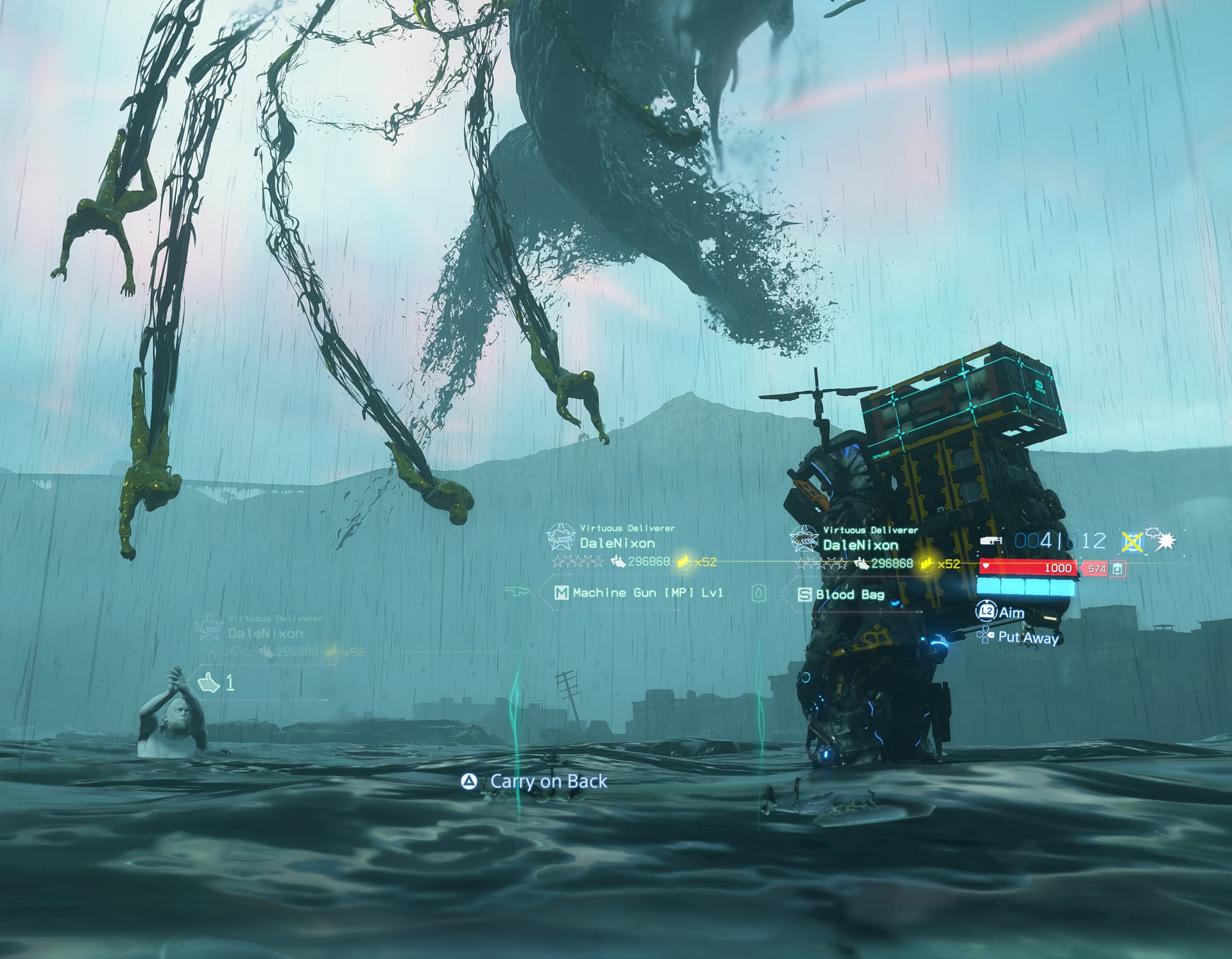Click the equipped gun icon beside the ammo count
Viewport: 1232px width, 959px height.
[991, 542]
